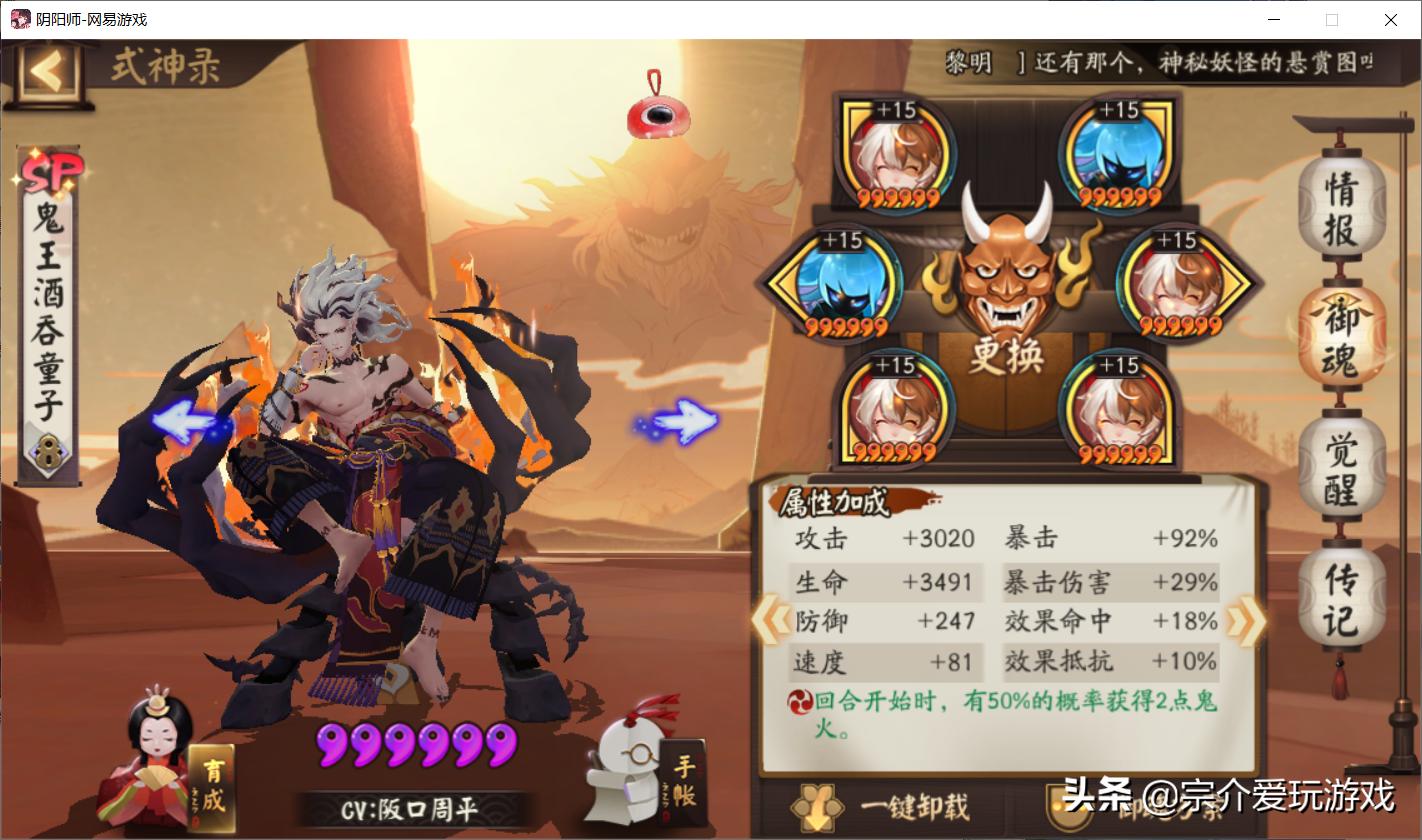
Task: Minimize the game window
Action: click(1274, 20)
